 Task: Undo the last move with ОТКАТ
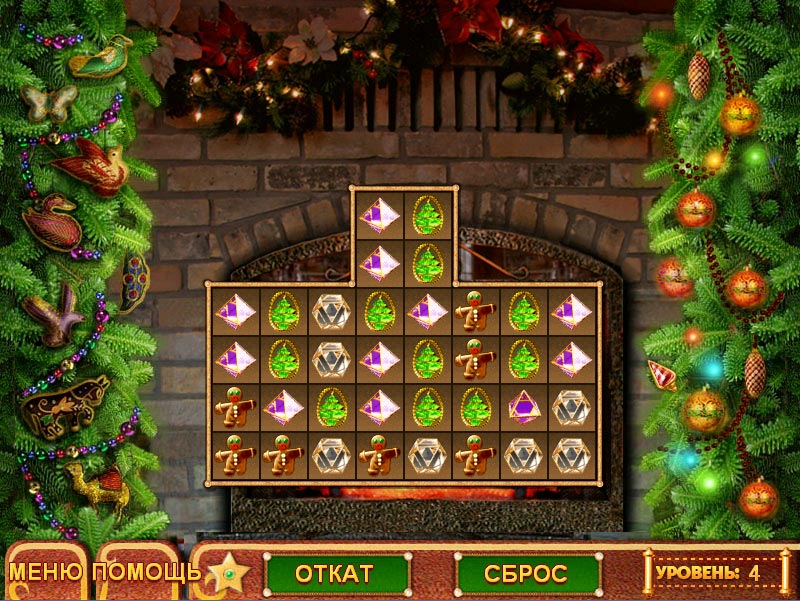334,574
